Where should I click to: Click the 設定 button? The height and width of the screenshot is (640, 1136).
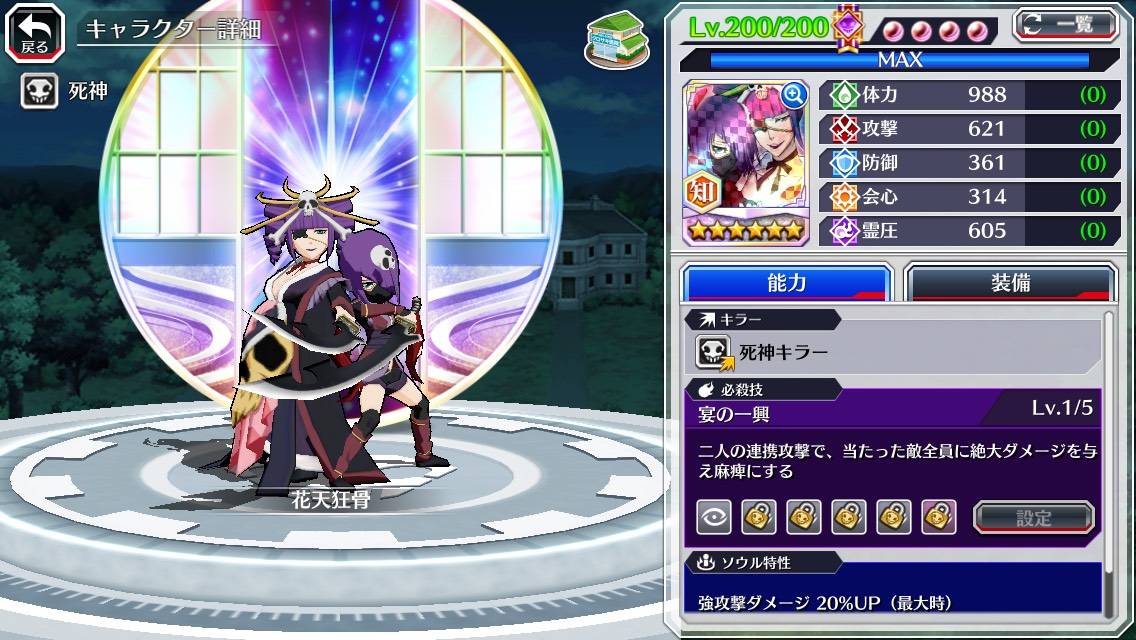(x=1033, y=517)
